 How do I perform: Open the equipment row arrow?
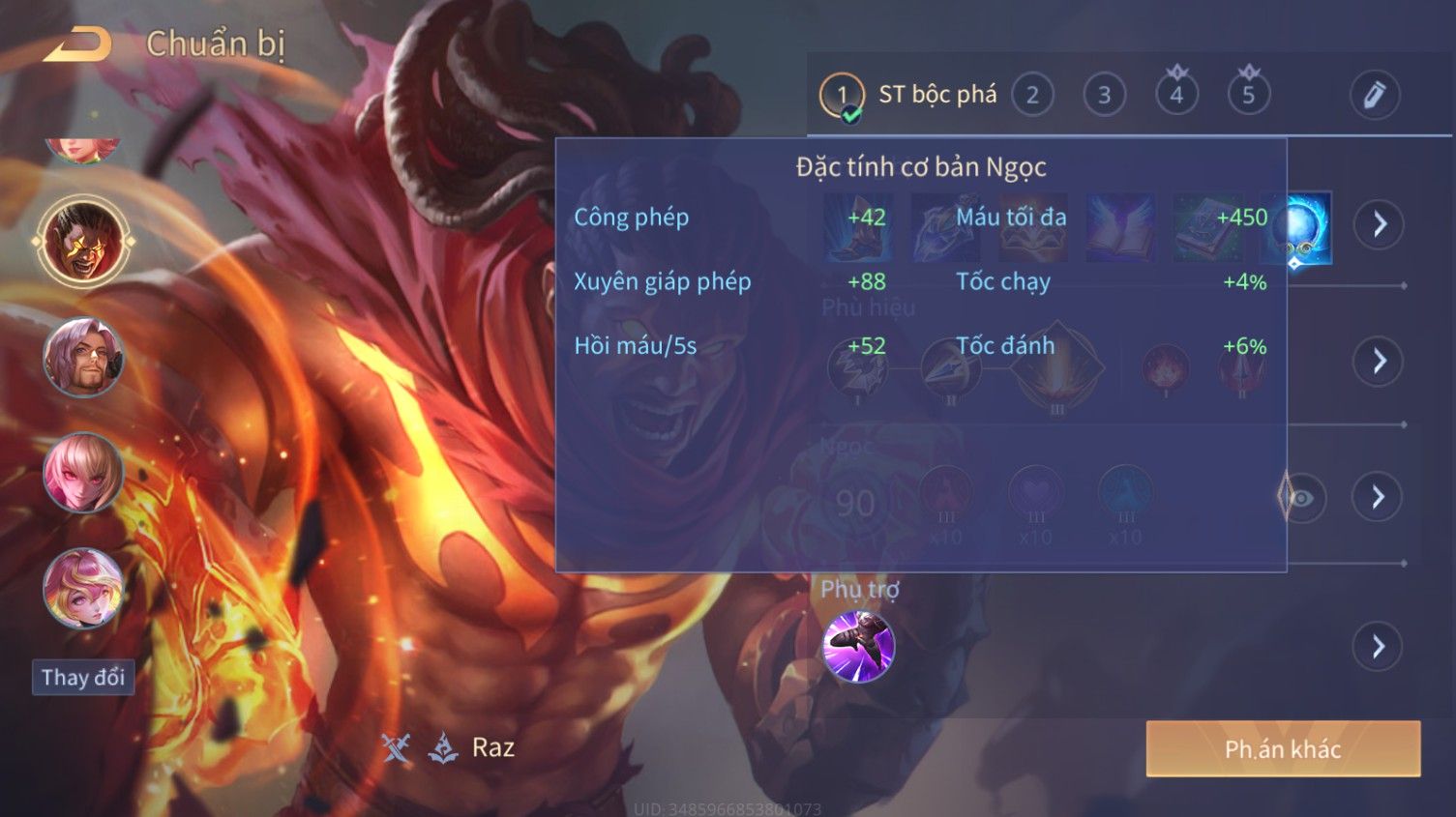(x=1379, y=224)
